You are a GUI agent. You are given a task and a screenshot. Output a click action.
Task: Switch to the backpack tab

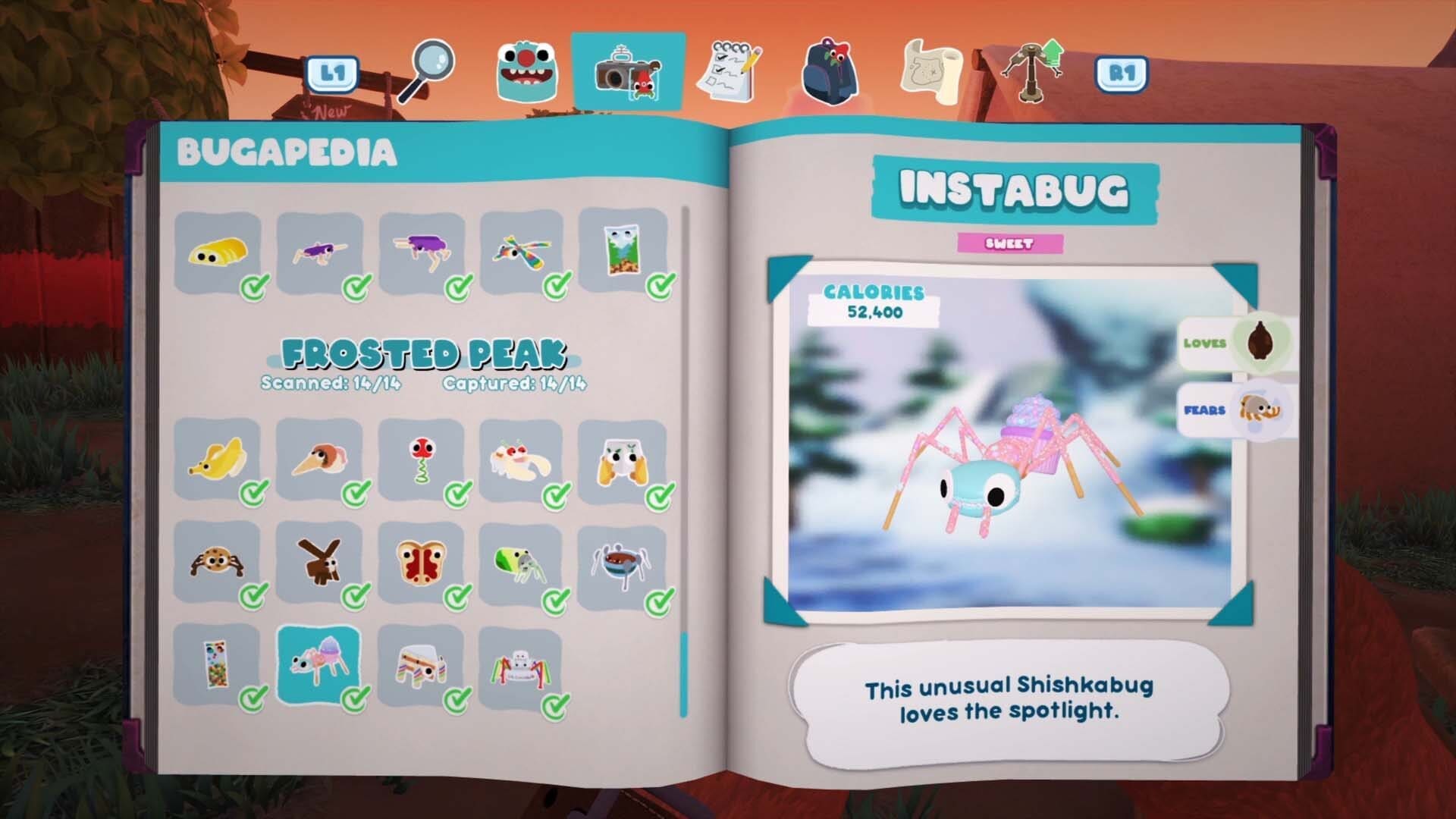(x=830, y=72)
